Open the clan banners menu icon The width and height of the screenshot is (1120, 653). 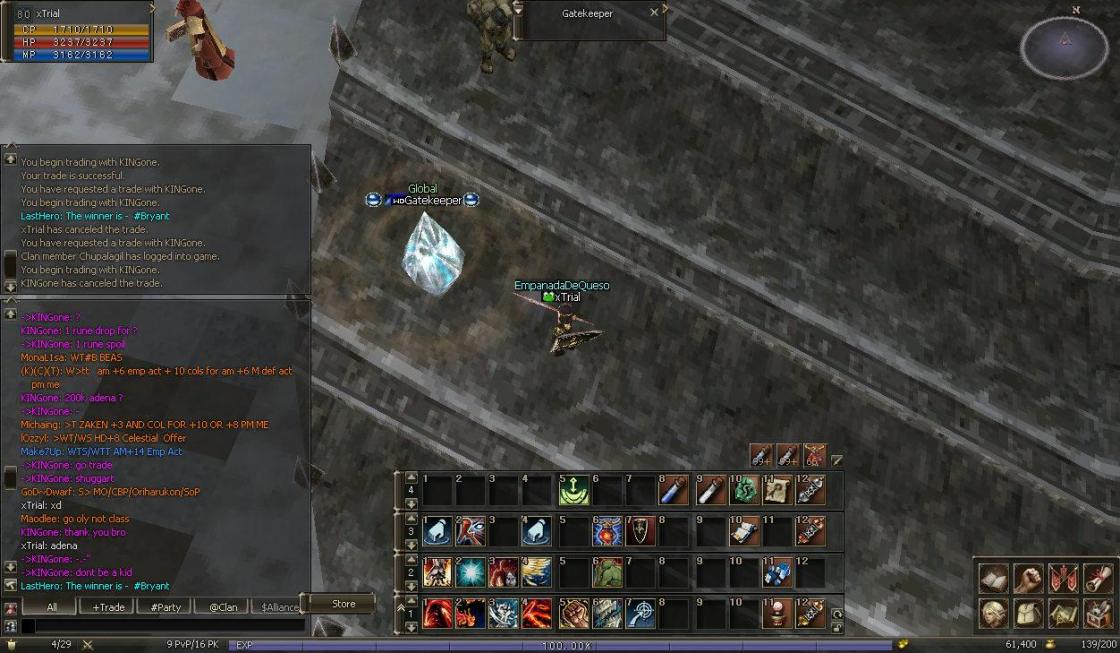(x=1063, y=578)
